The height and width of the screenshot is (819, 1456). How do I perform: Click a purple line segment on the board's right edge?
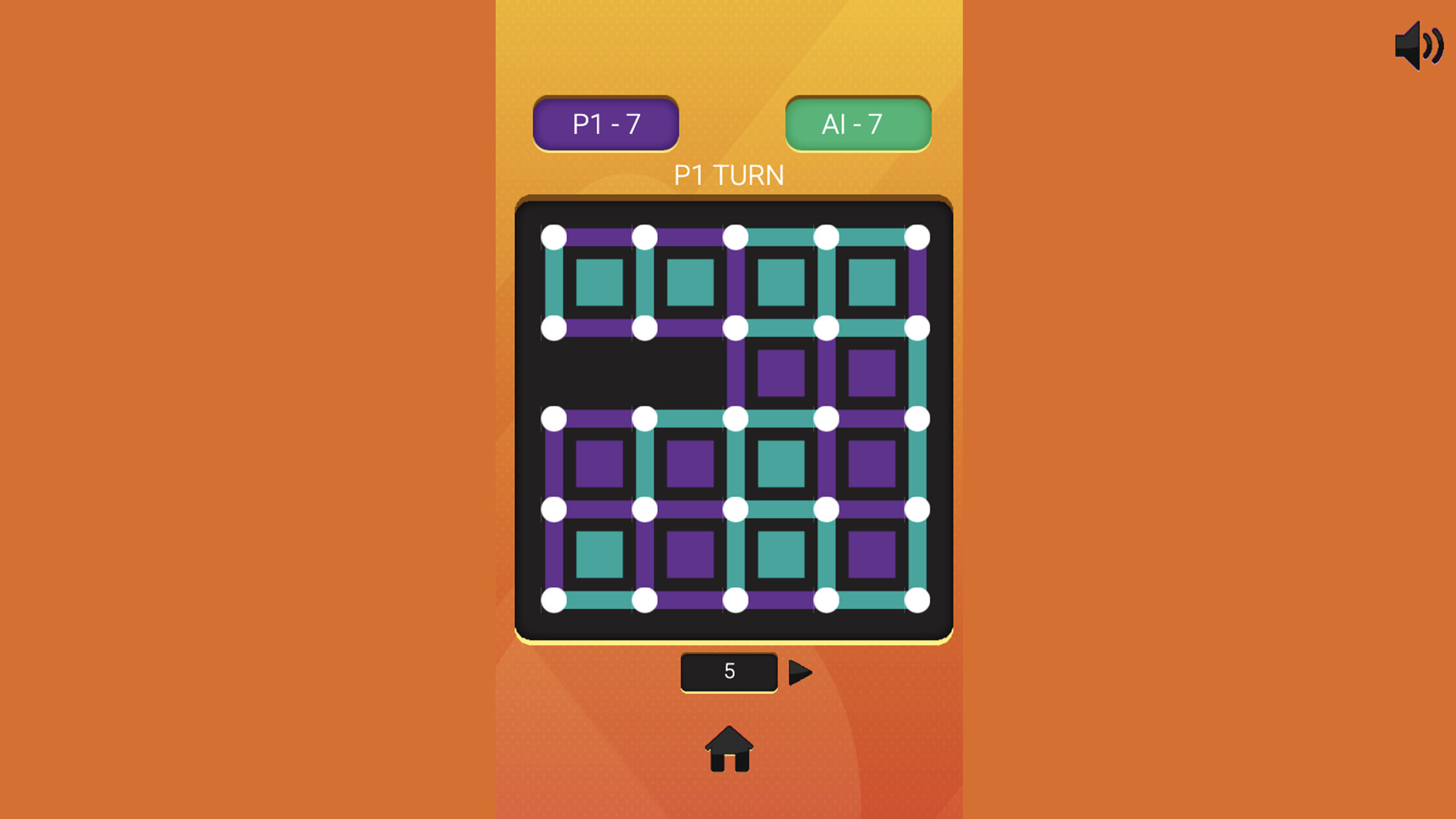click(918, 281)
